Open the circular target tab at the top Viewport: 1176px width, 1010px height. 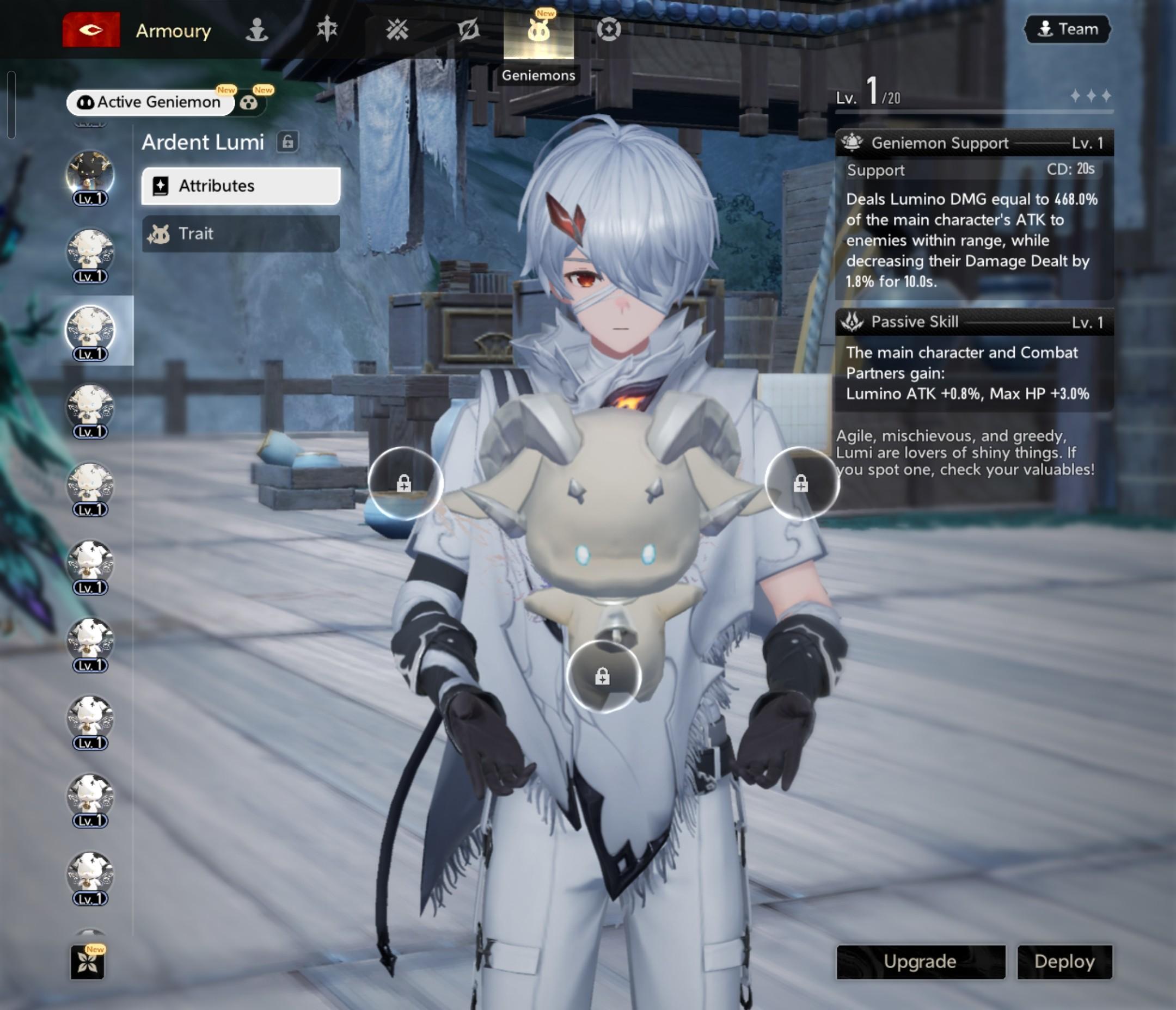click(609, 29)
